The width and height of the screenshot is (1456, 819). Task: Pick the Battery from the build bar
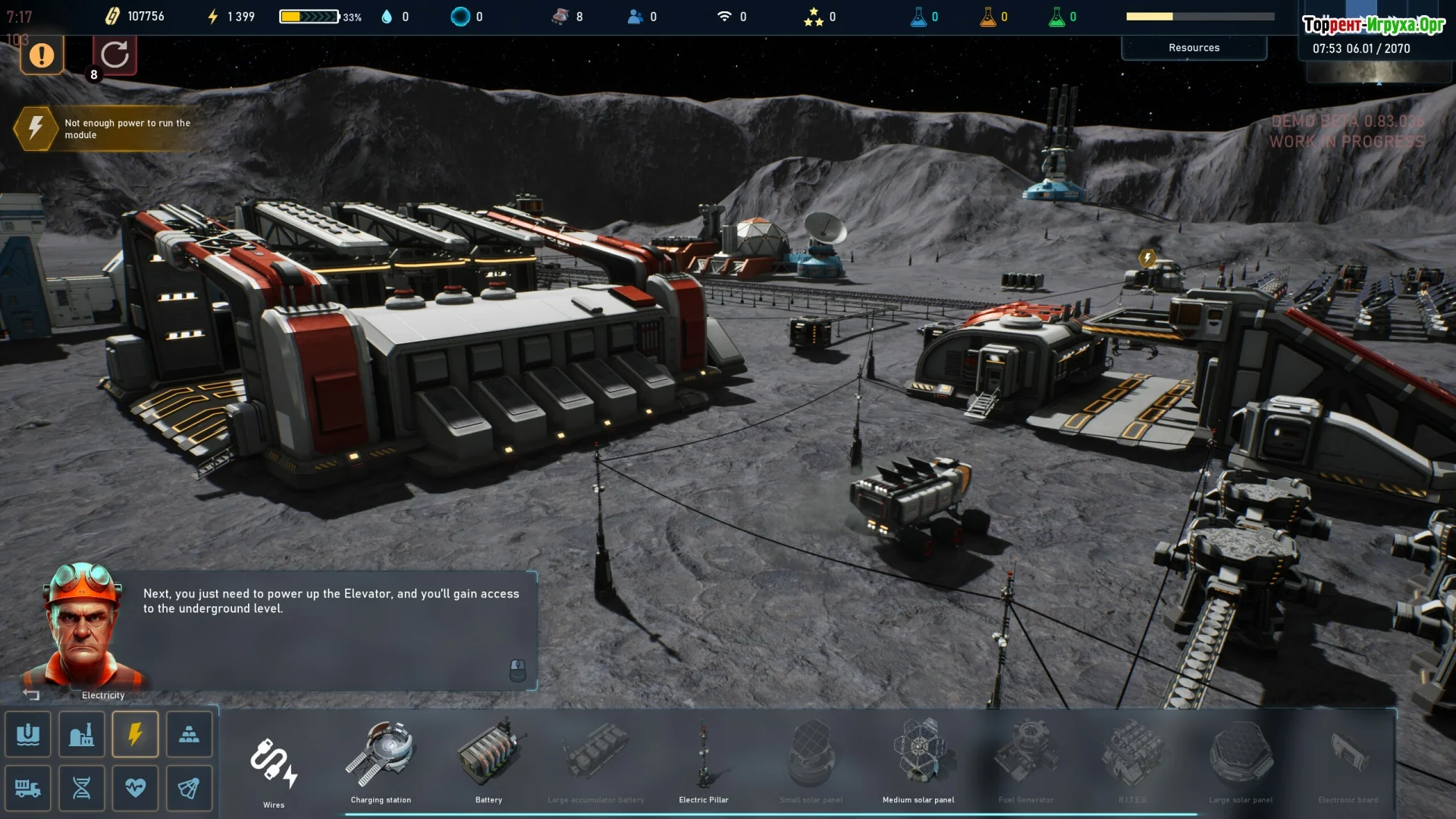tap(489, 758)
